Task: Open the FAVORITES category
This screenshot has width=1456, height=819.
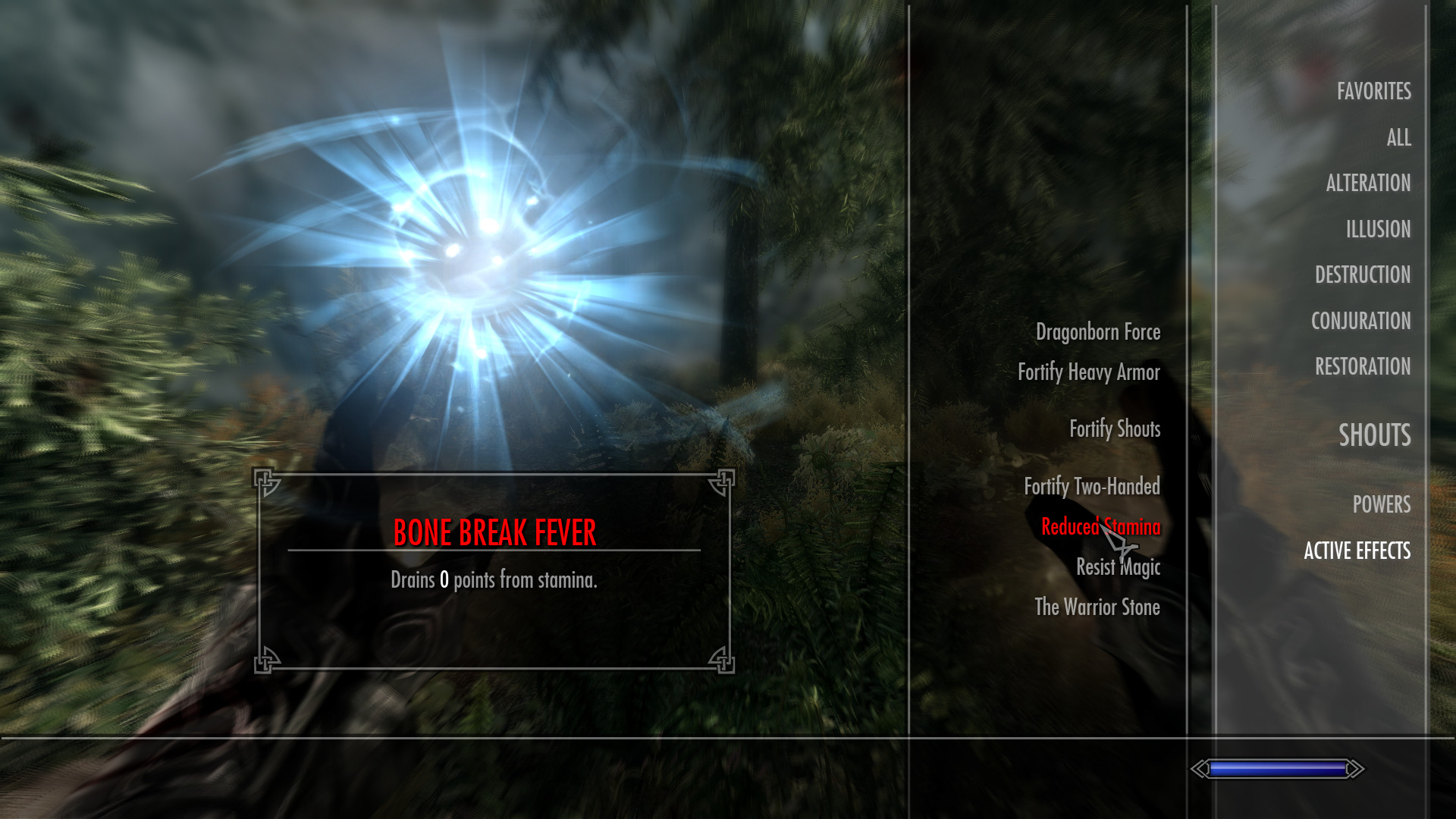Action: (x=1374, y=91)
